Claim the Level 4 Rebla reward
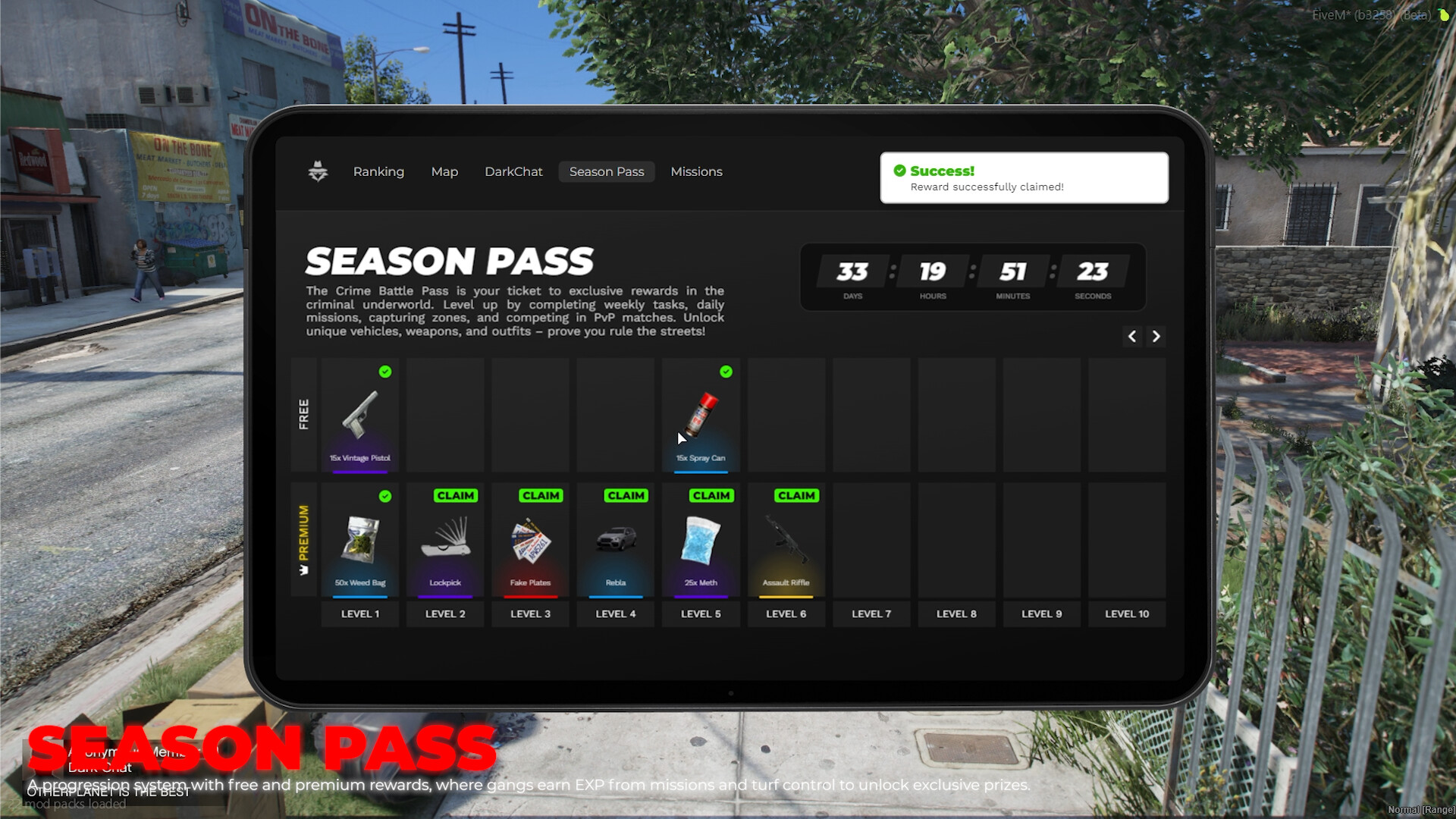 point(625,495)
